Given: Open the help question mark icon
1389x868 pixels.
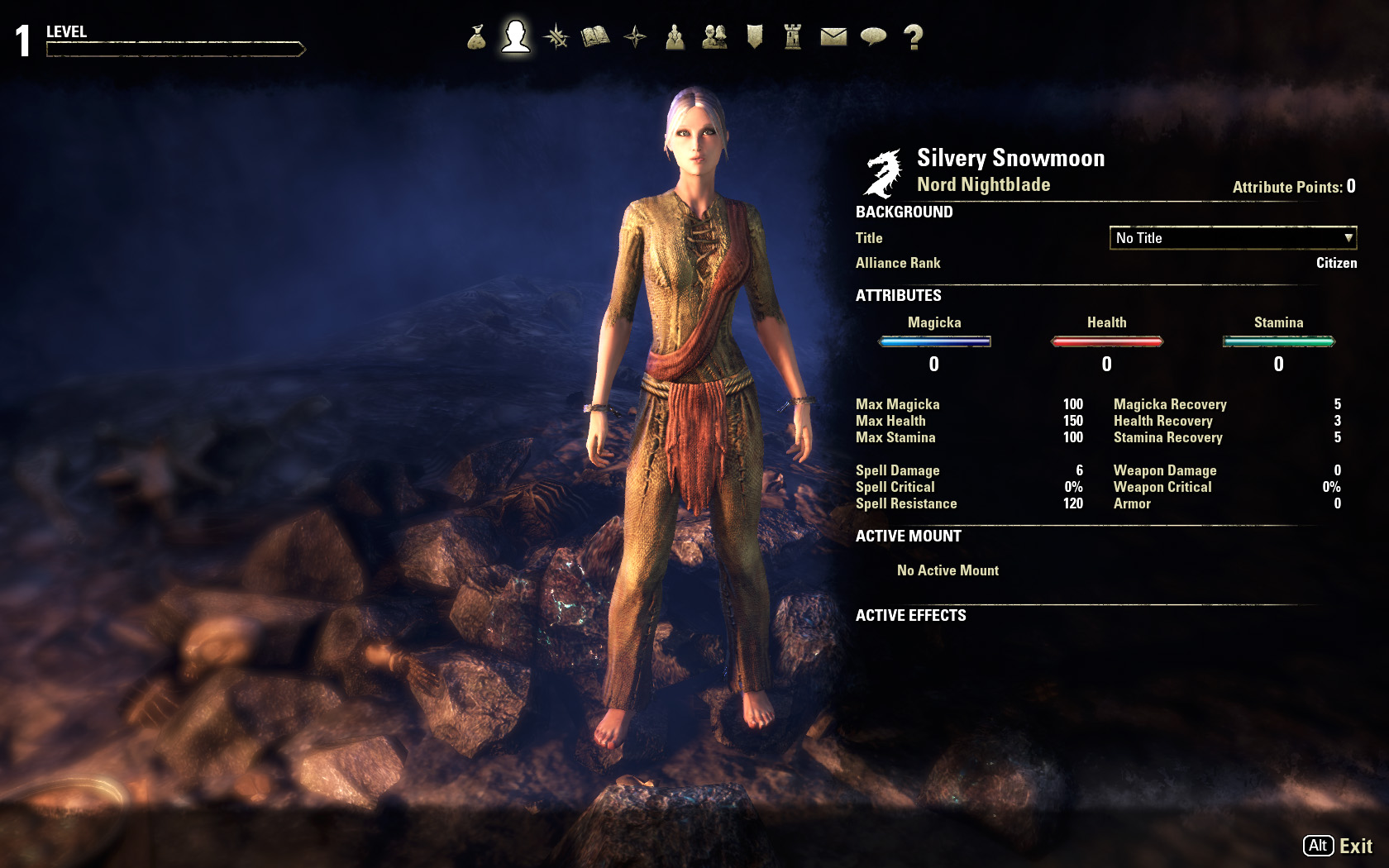Looking at the screenshot, I should pos(913,37).
